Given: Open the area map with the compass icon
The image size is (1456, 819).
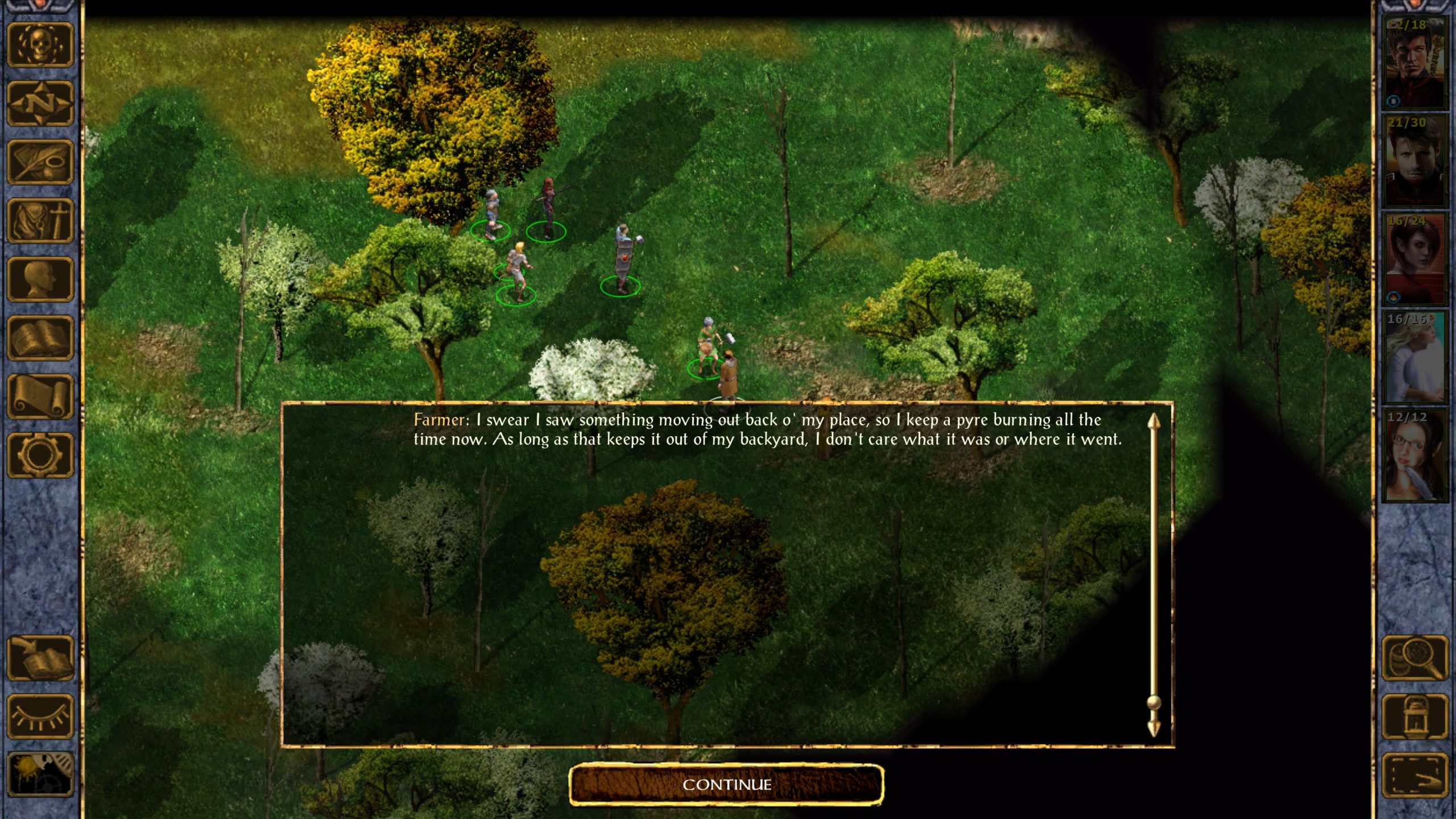Looking at the screenshot, I should 40,104.
